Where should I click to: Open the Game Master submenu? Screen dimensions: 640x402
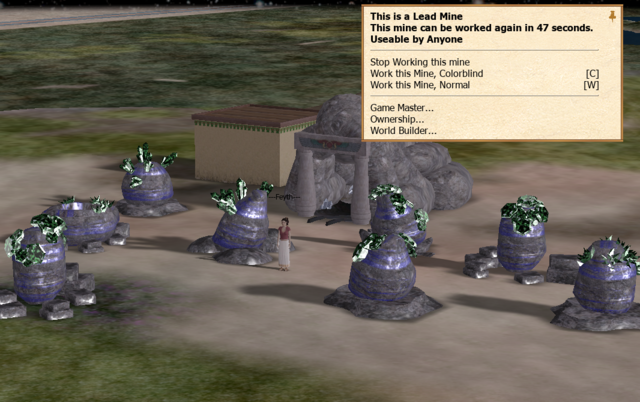402,107
